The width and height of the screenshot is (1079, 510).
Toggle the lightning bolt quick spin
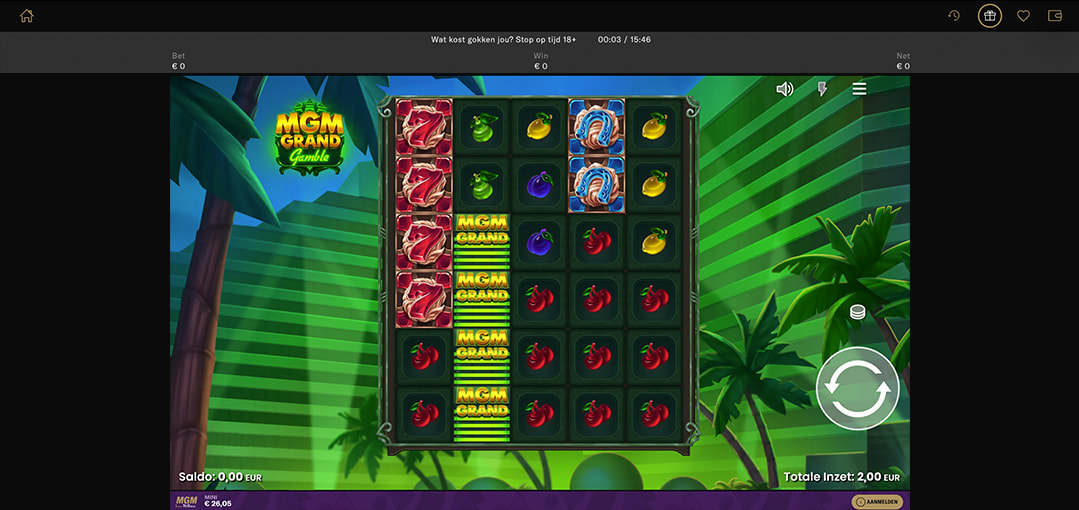[822, 89]
